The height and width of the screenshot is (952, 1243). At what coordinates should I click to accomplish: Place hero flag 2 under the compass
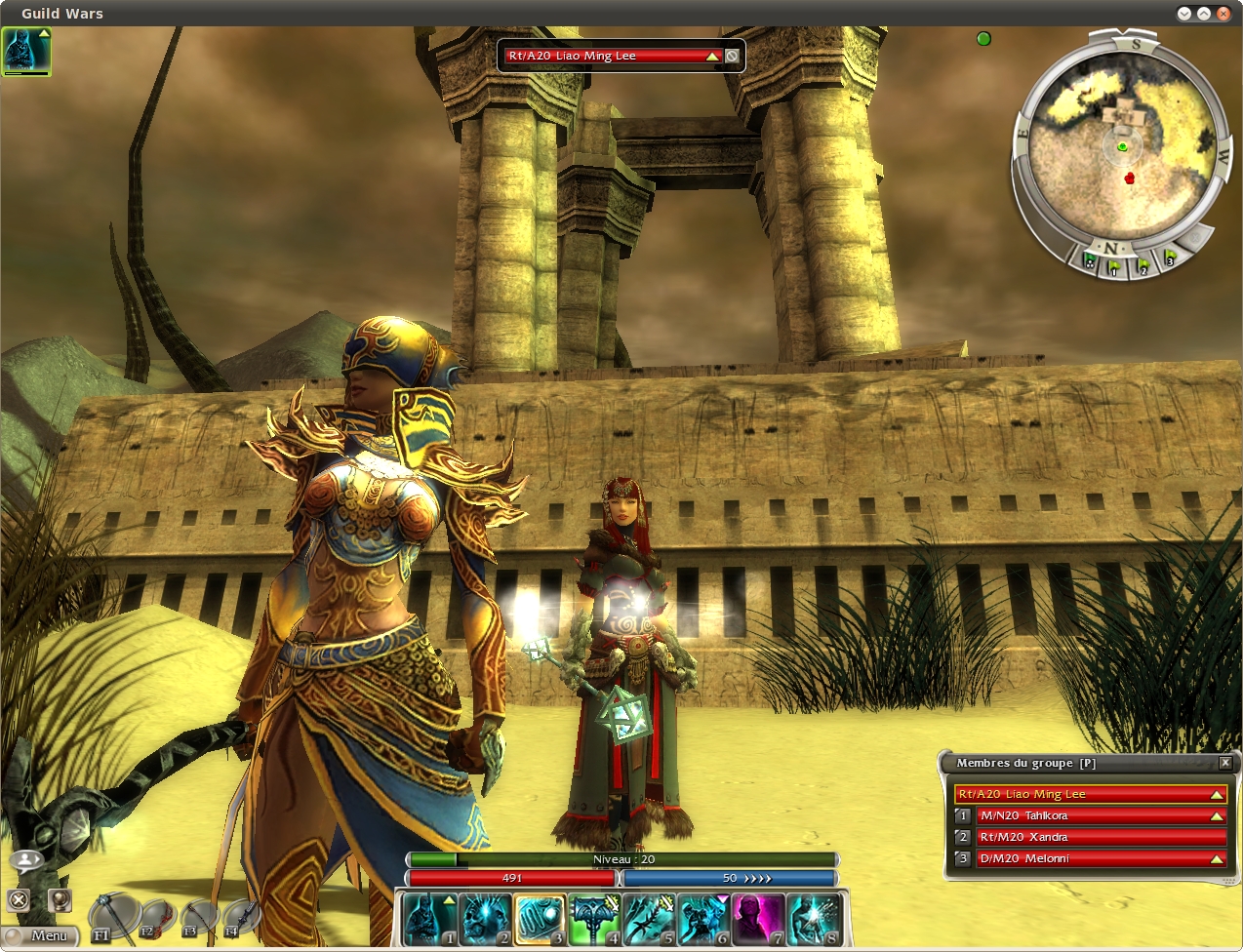(x=1142, y=263)
